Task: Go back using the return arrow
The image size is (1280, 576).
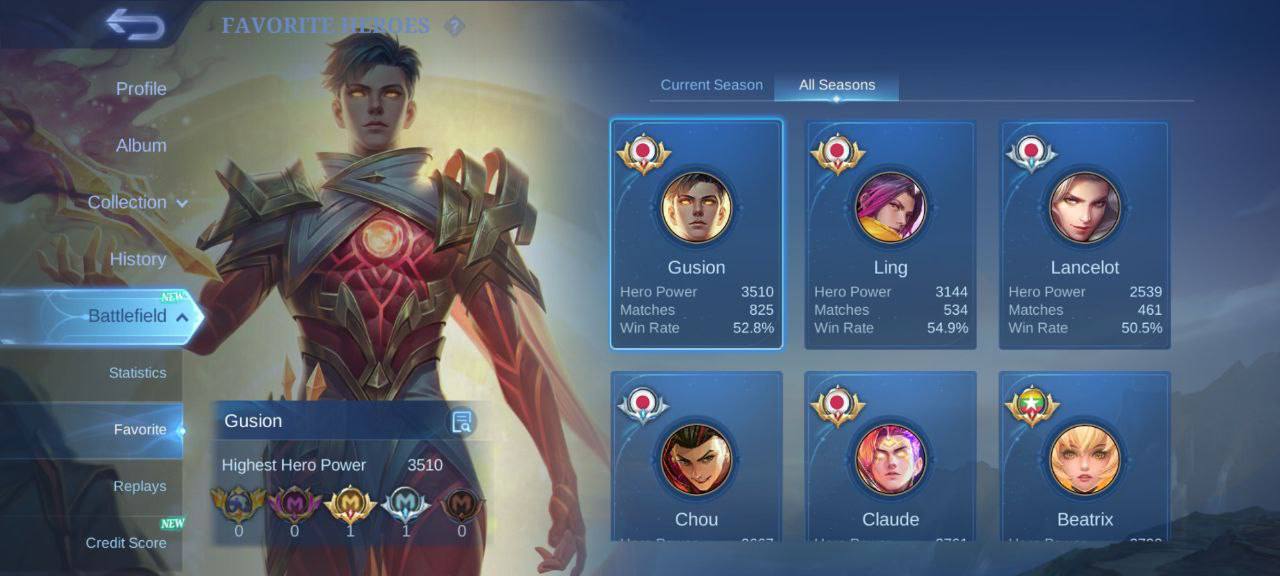Action: pyautogui.click(x=135, y=25)
